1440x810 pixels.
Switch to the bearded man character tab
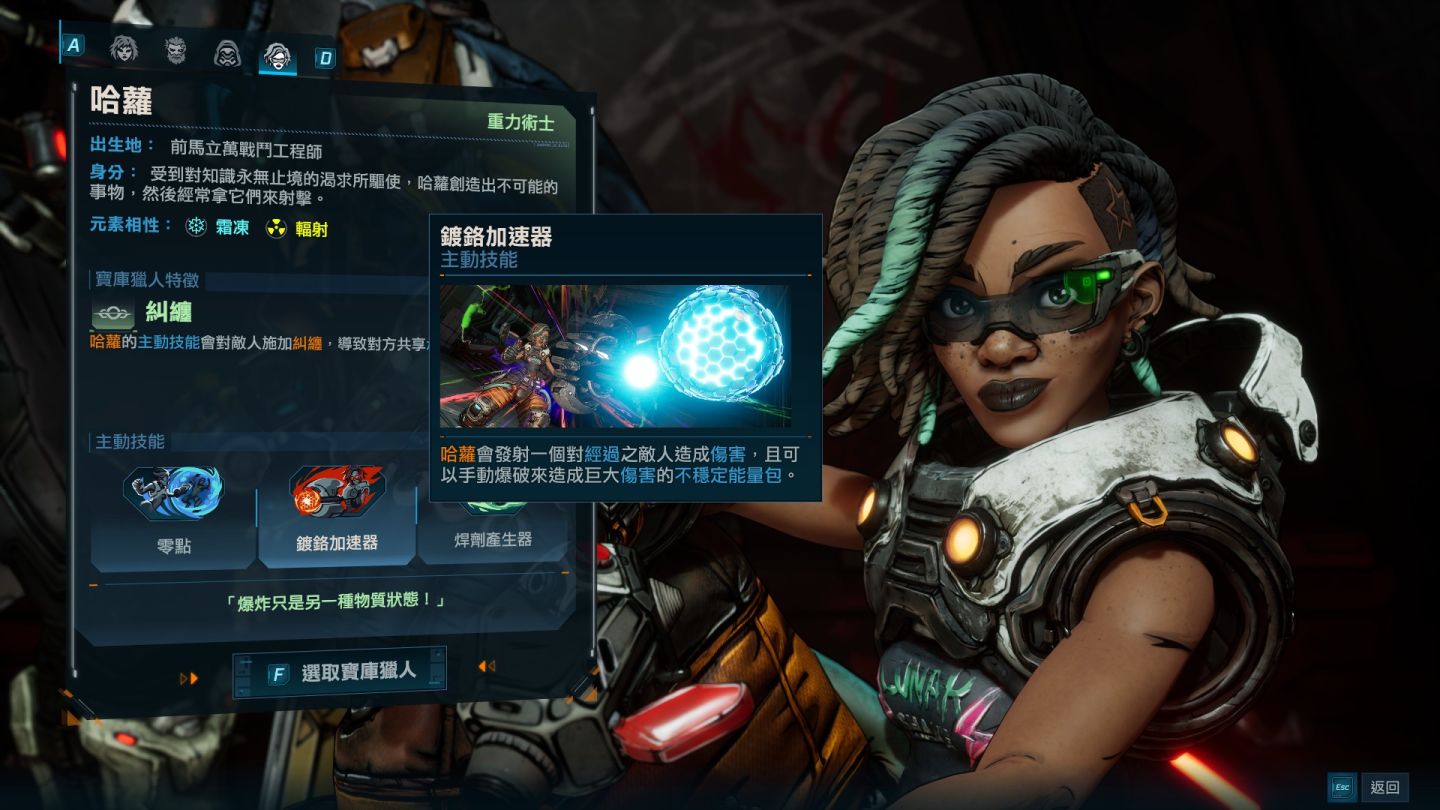click(x=176, y=51)
